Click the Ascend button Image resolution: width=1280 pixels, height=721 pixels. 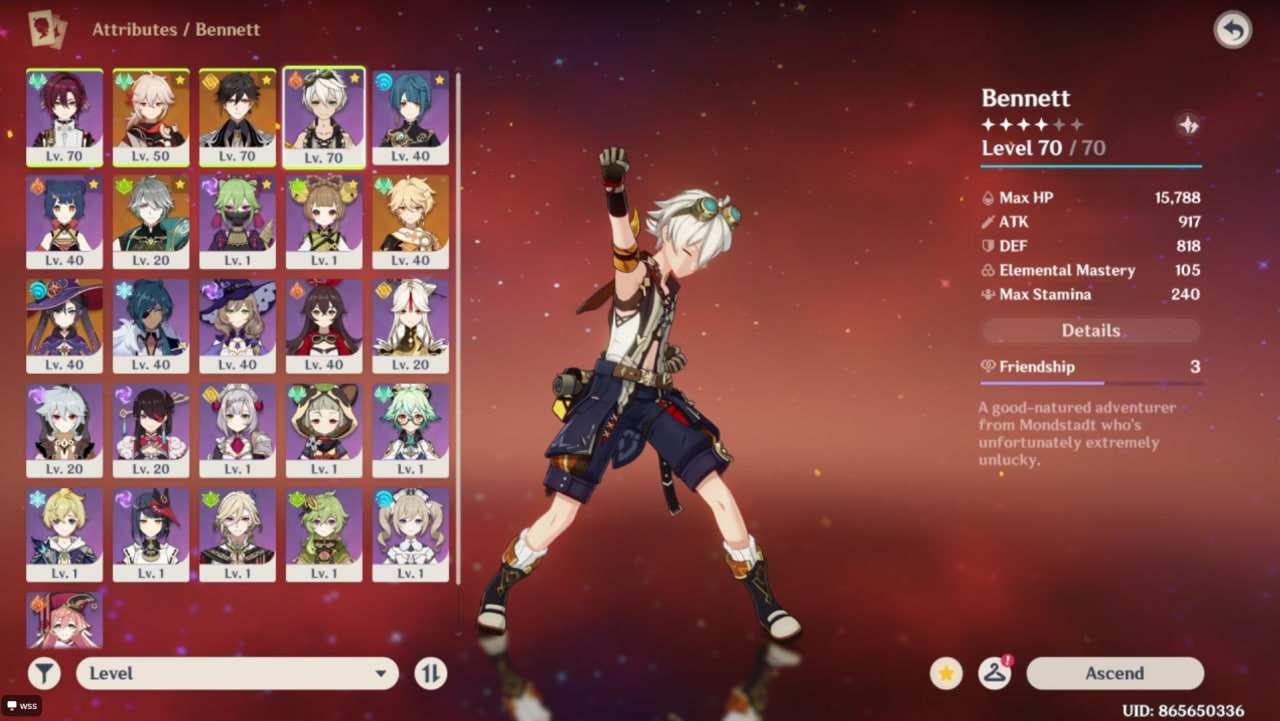click(1114, 673)
